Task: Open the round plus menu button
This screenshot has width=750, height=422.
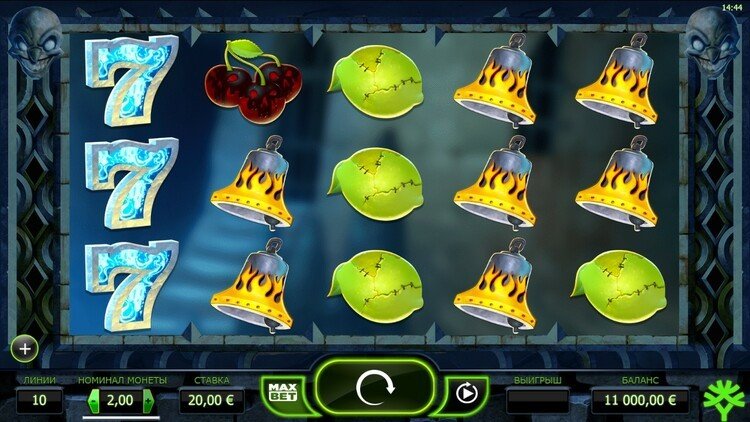Action: 24,349
